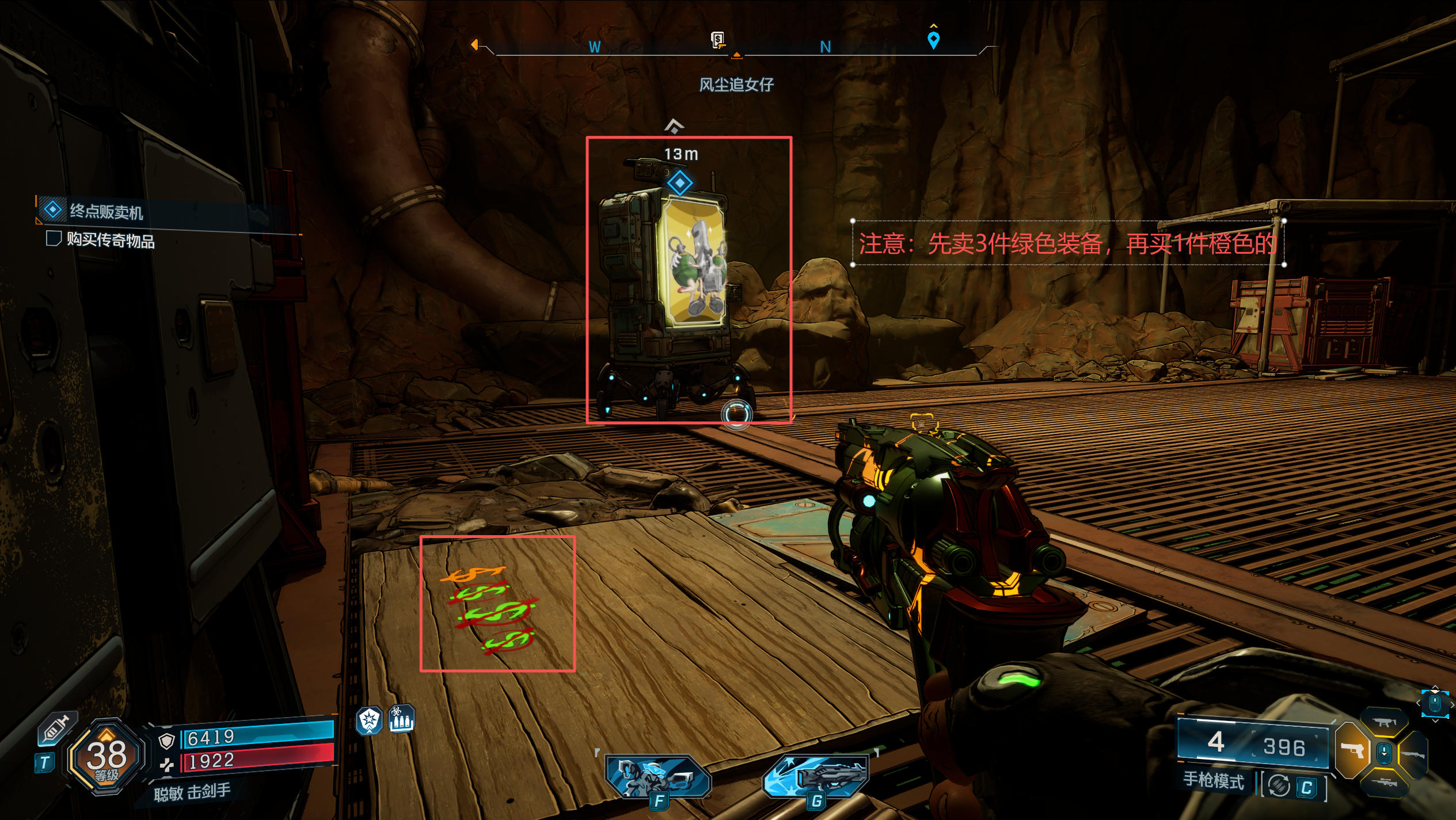Open the level 38 character badge

click(x=107, y=756)
